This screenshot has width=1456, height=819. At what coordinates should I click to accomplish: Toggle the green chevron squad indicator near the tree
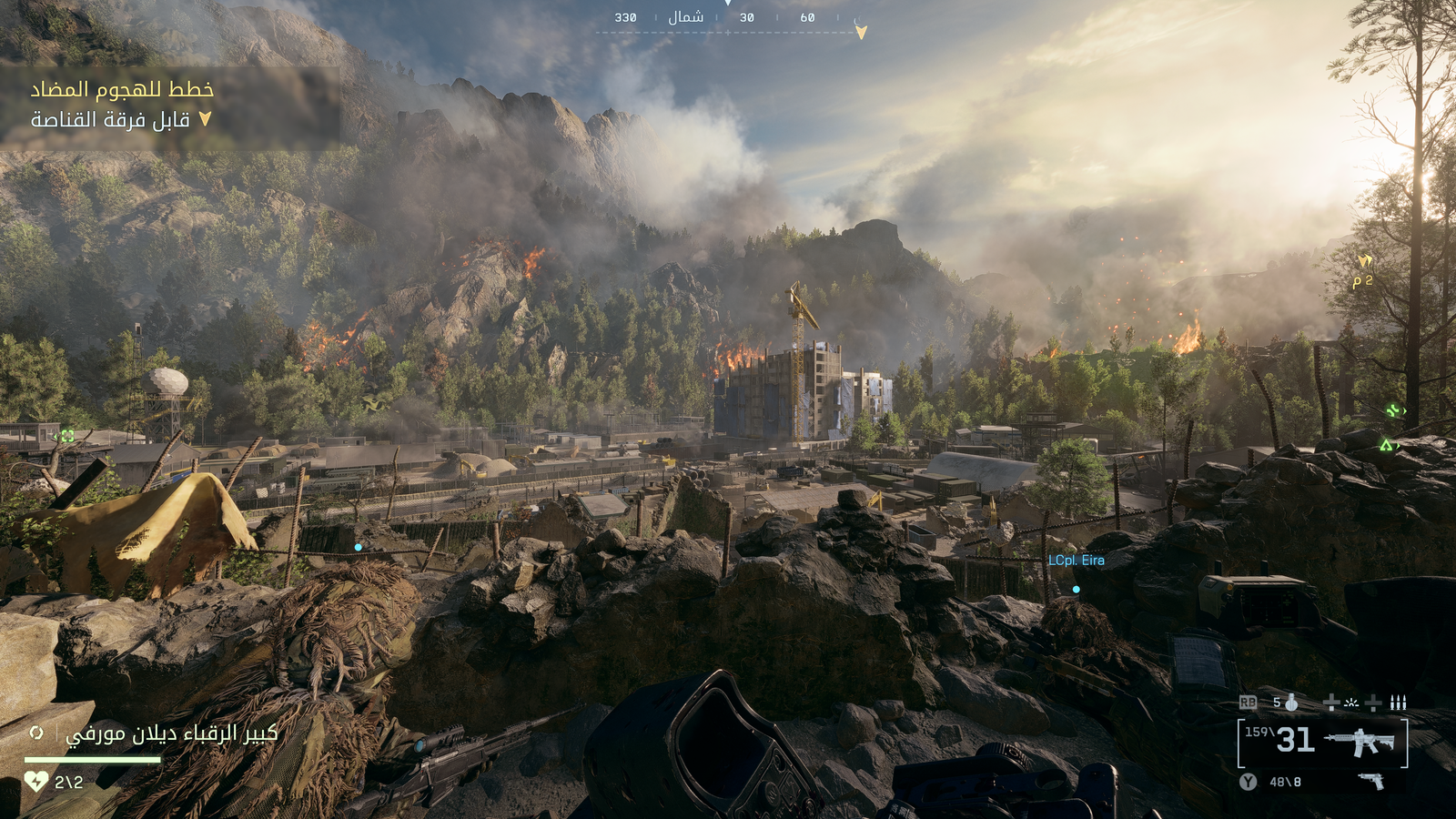coord(1391,410)
